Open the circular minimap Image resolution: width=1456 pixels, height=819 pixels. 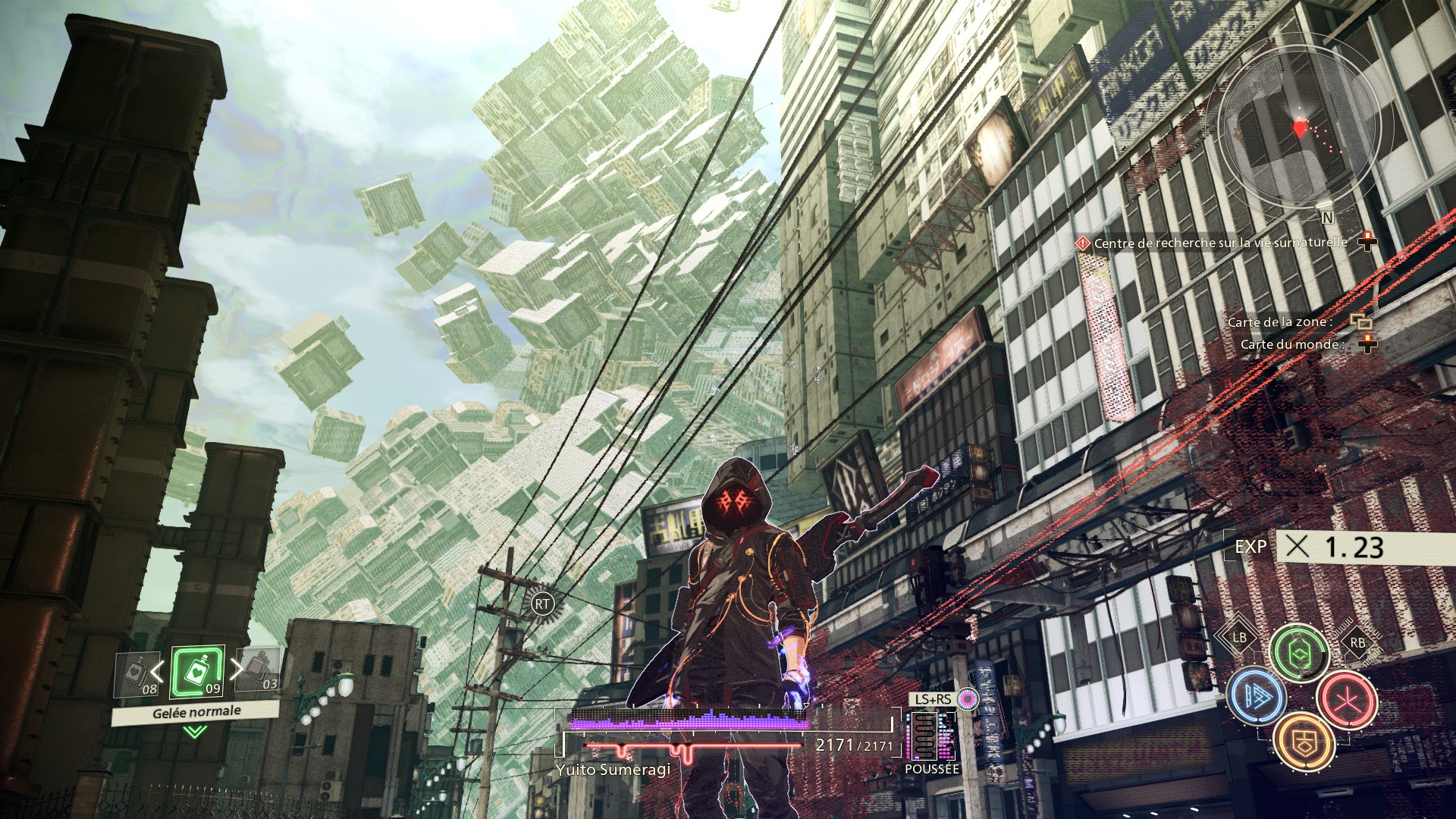pyautogui.click(x=1298, y=124)
